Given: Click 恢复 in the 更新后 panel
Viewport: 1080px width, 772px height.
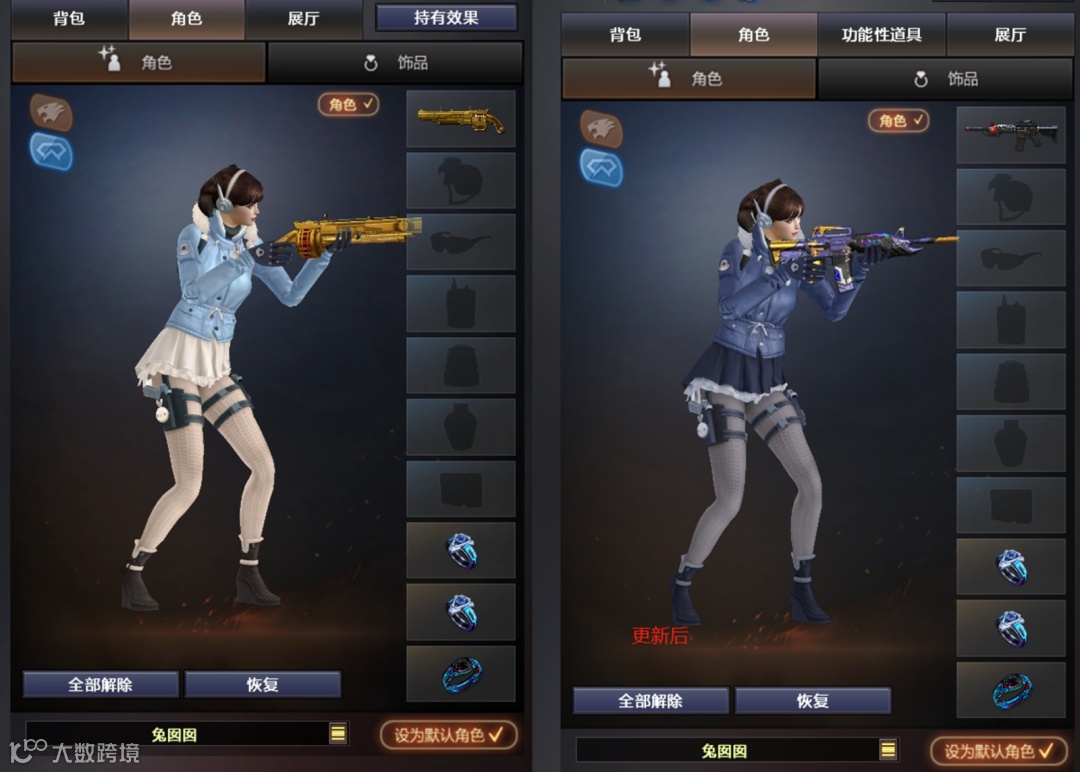Looking at the screenshot, I should coord(812,701).
